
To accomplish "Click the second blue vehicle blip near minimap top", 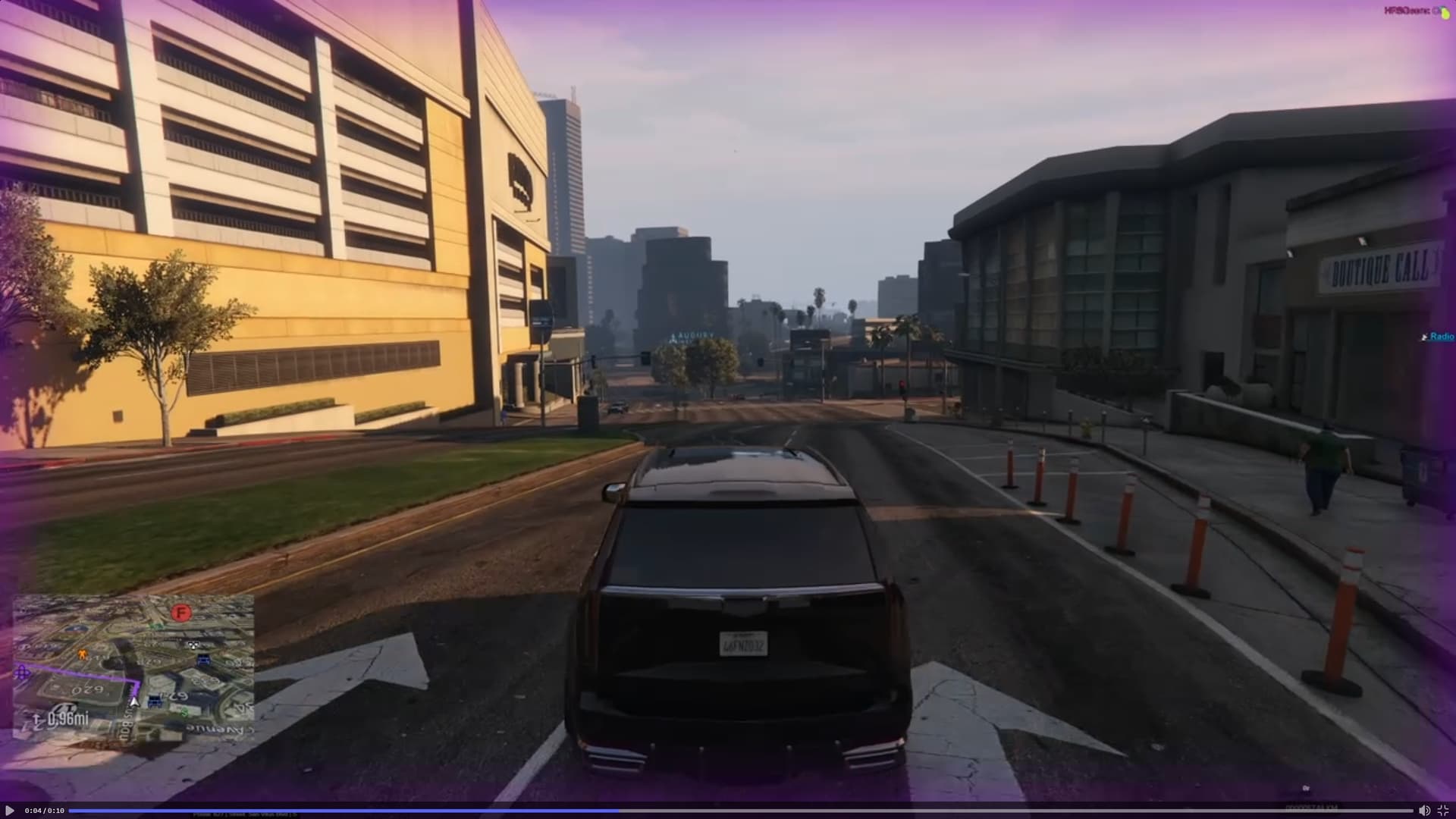I will 155,702.
